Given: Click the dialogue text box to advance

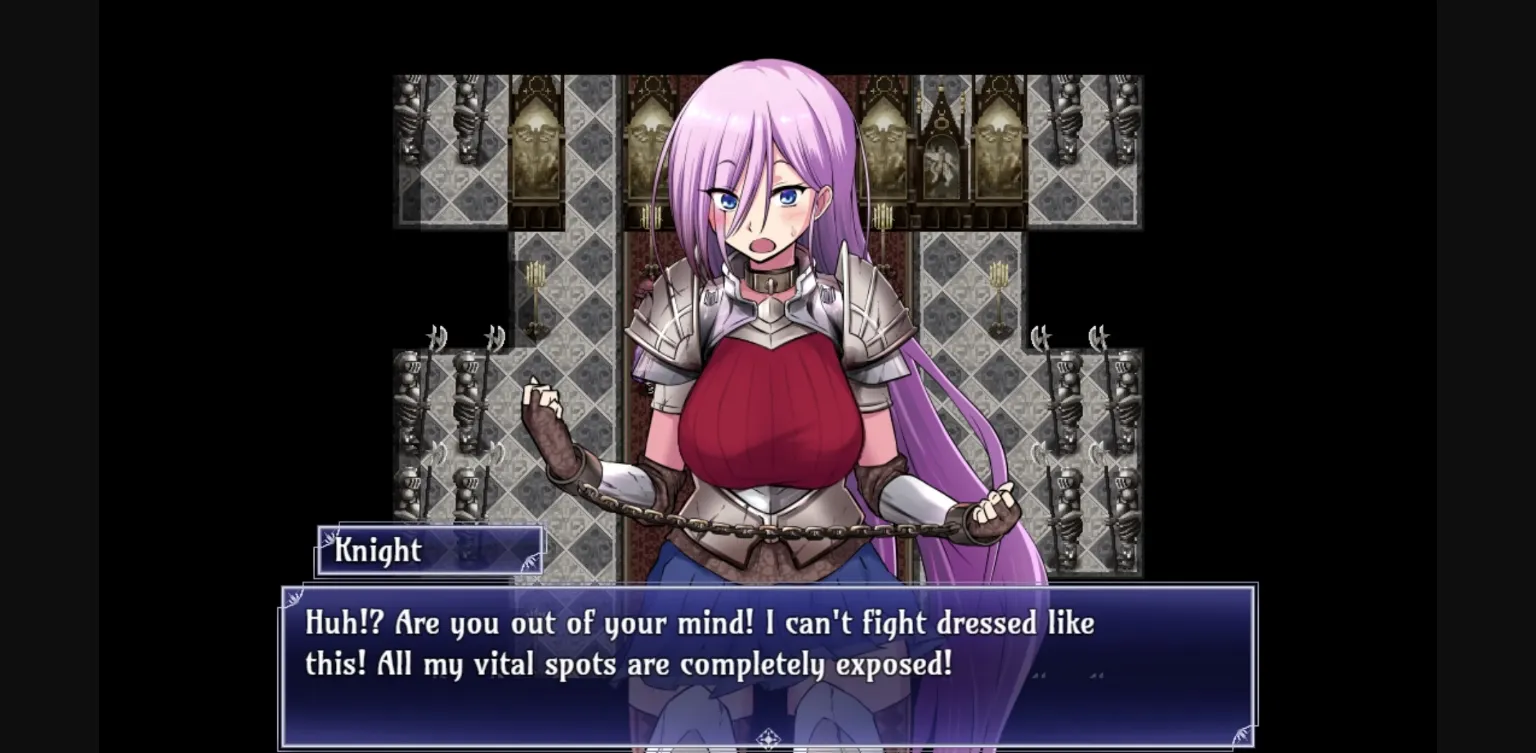Looking at the screenshot, I should coord(768,660).
